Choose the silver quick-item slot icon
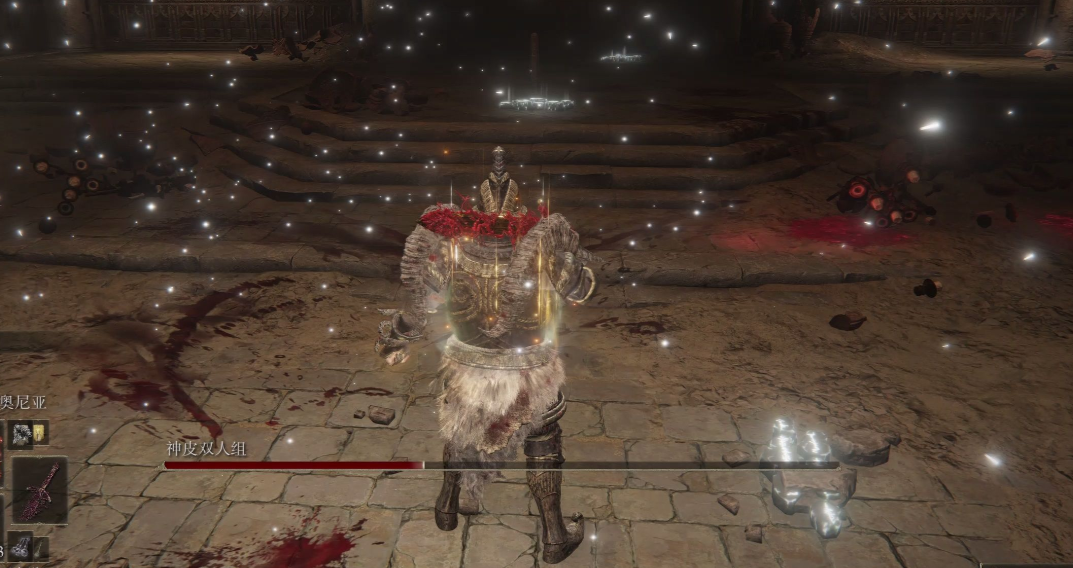Image resolution: width=1073 pixels, height=568 pixels. tap(22, 547)
